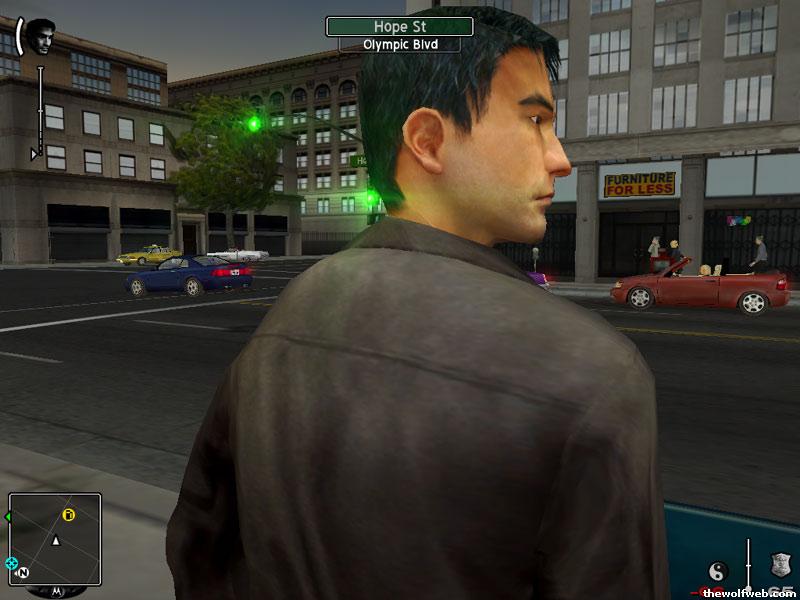Click the Hope St street sign

tap(399, 26)
